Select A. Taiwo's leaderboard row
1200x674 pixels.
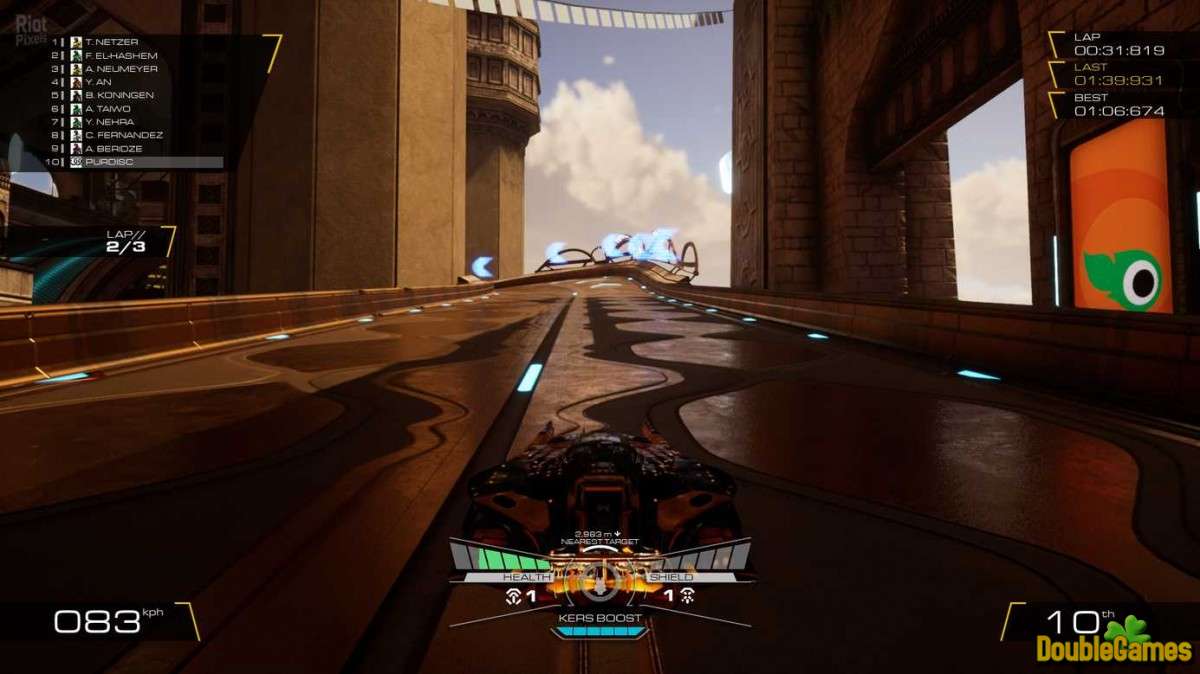[x=108, y=108]
